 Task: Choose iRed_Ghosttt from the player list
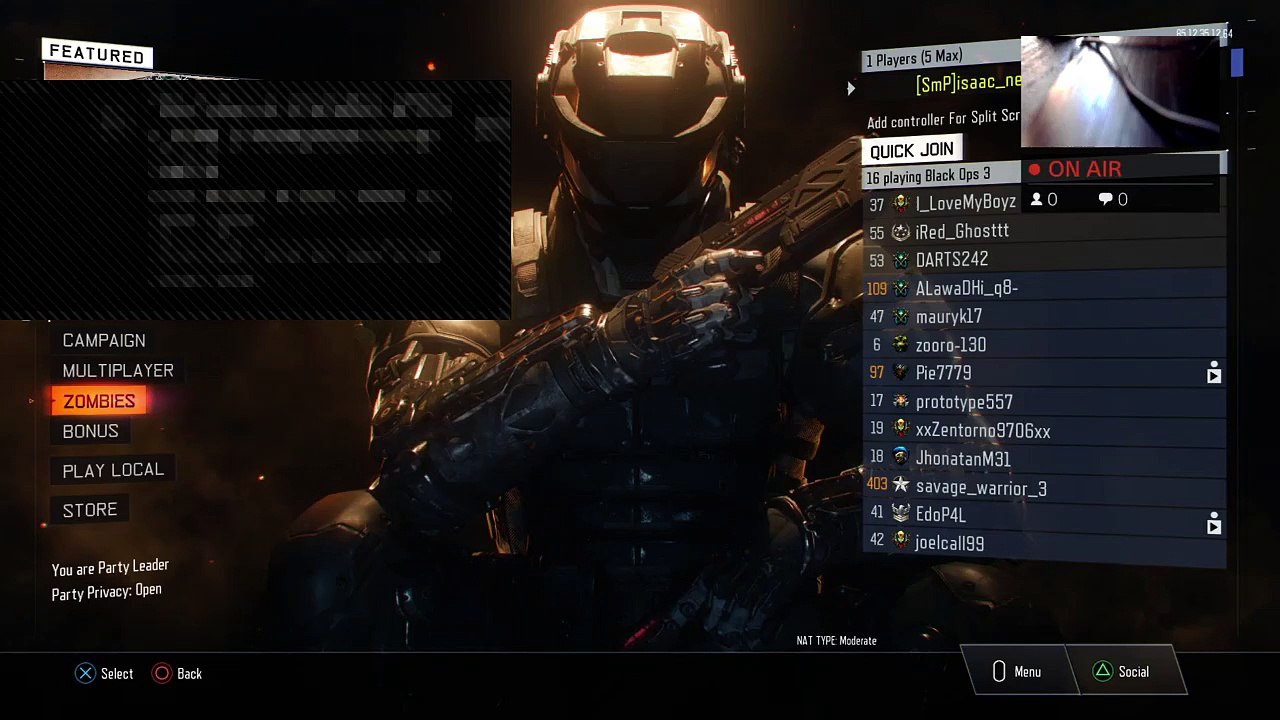962,232
